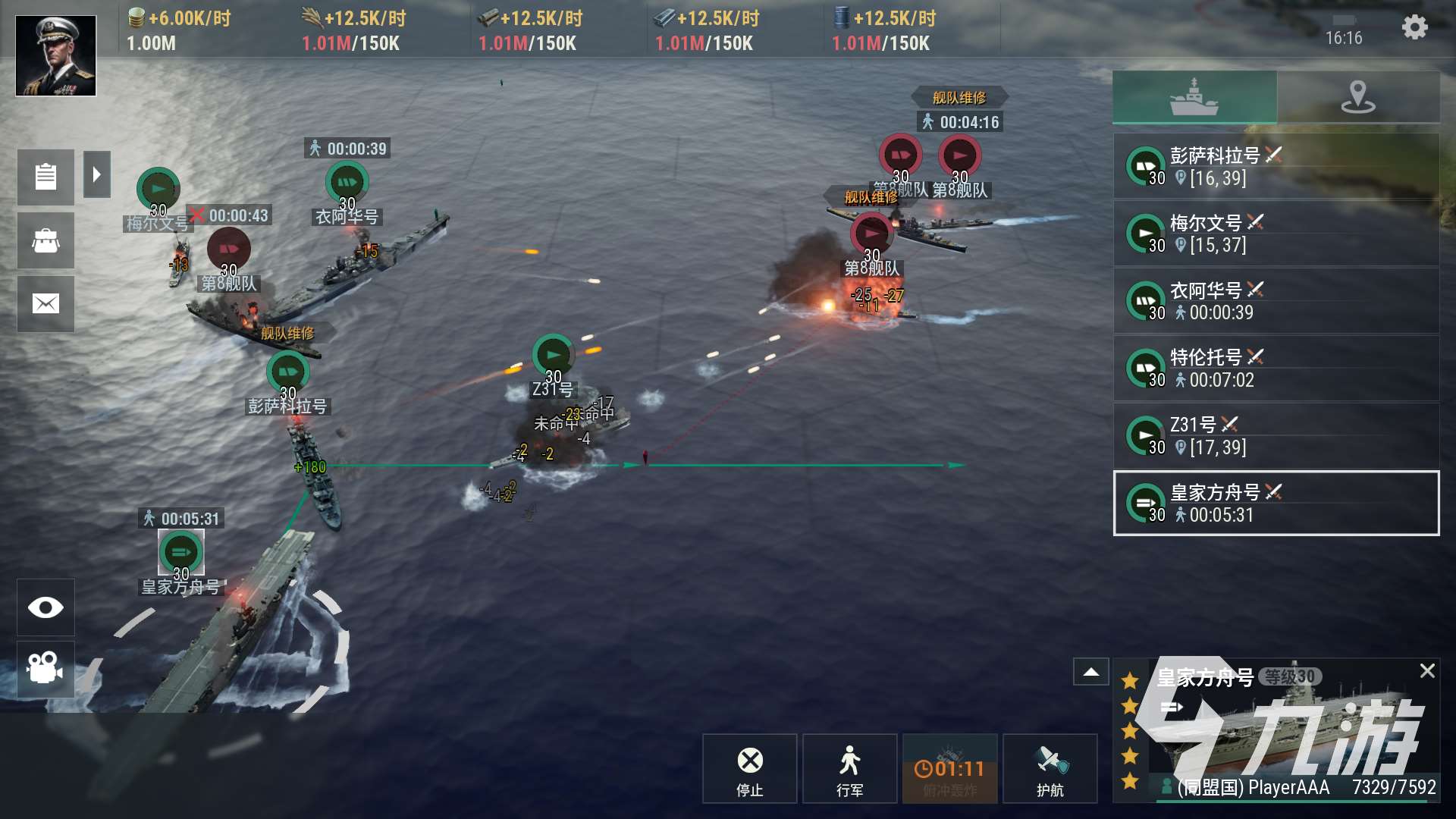Switch to the fleet list tab
Viewport: 1456px width, 819px height.
point(1194,97)
